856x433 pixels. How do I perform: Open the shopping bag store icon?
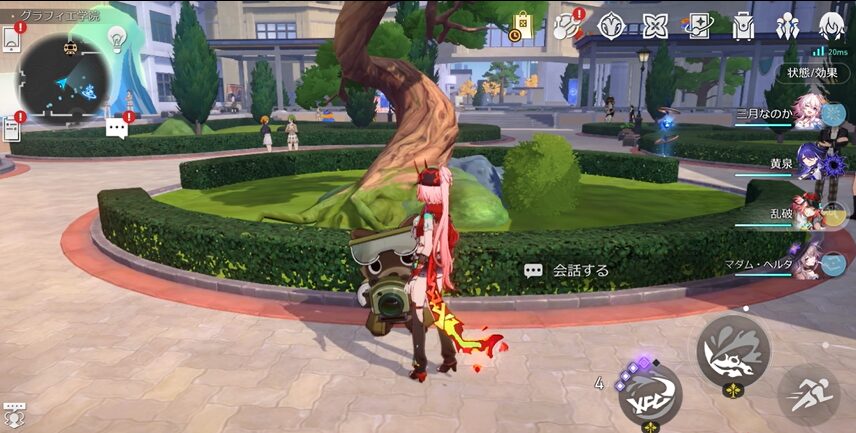(521, 25)
